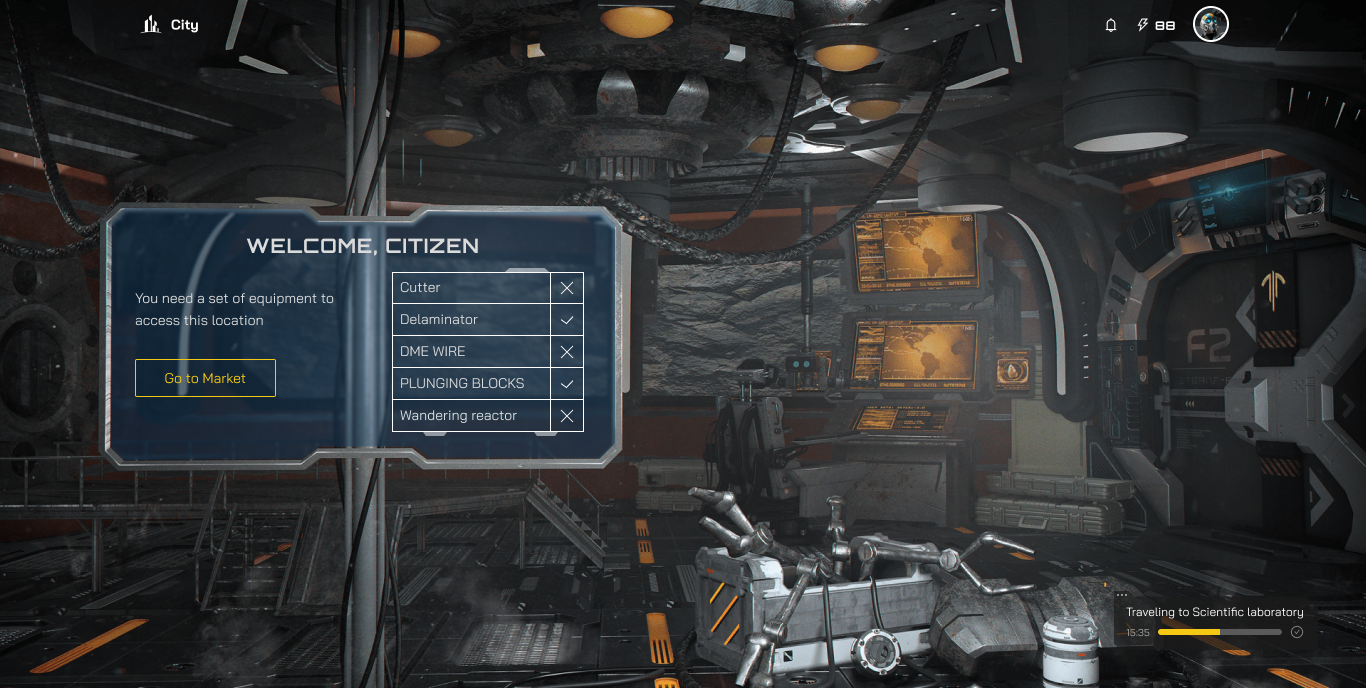The width and height of the screenshot is (1366, 688).
Task: Select the Wandering reactor equipment row
Action: click(471, 416)
